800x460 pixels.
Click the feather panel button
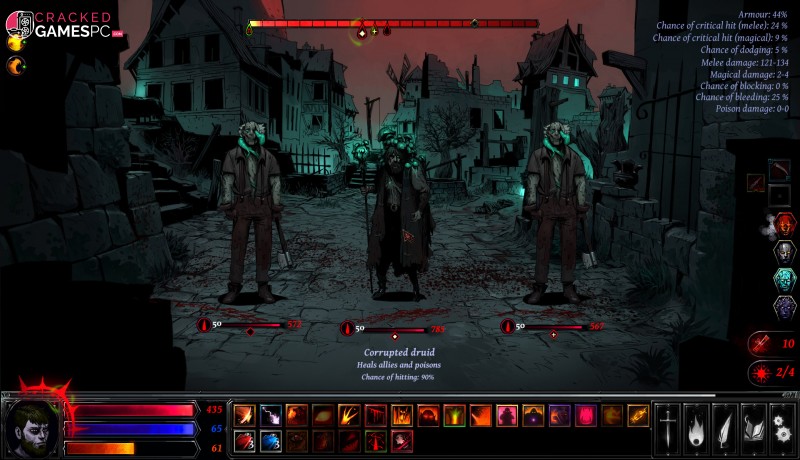[725, 427]
